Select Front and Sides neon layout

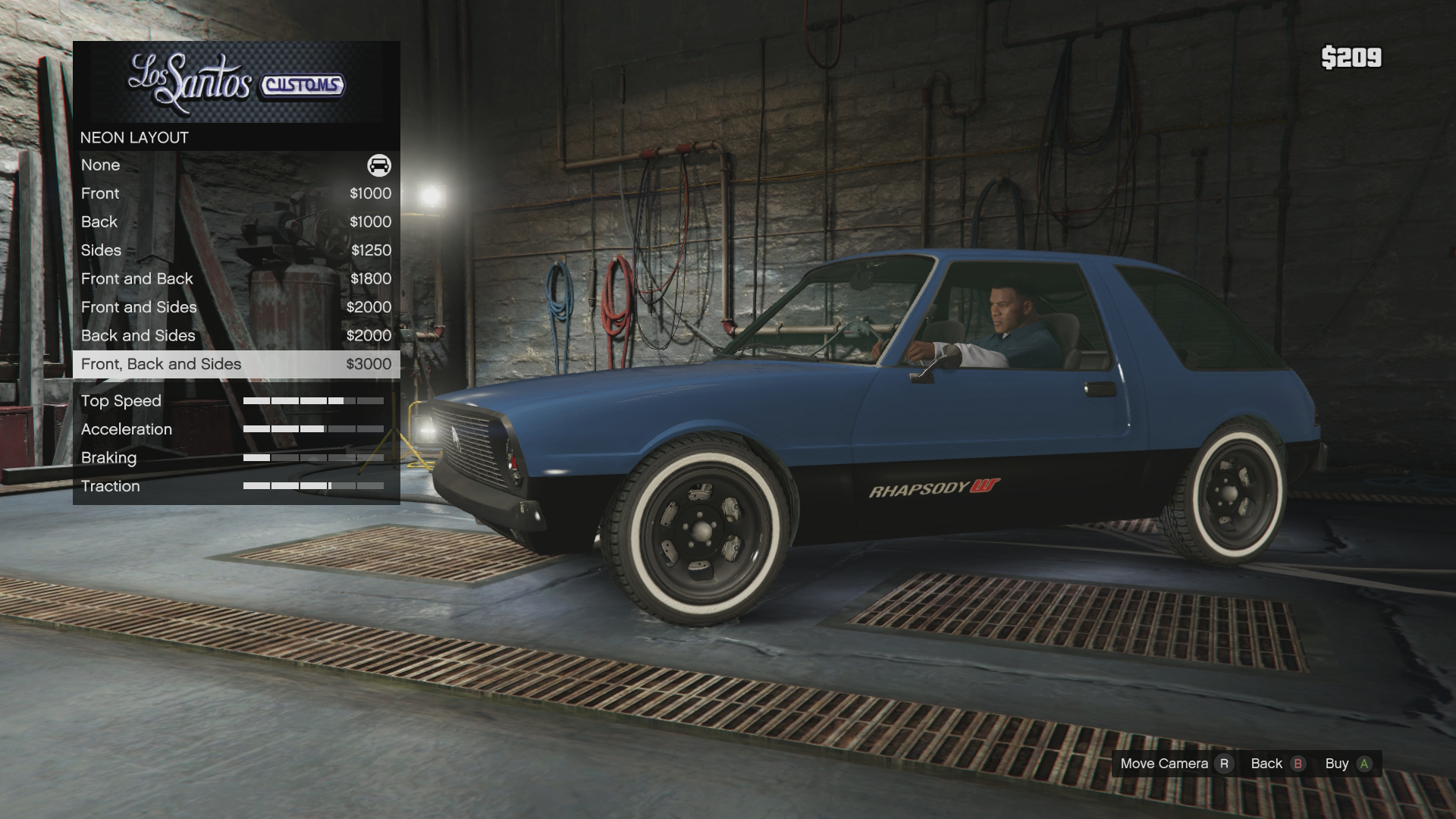[236, 307]
